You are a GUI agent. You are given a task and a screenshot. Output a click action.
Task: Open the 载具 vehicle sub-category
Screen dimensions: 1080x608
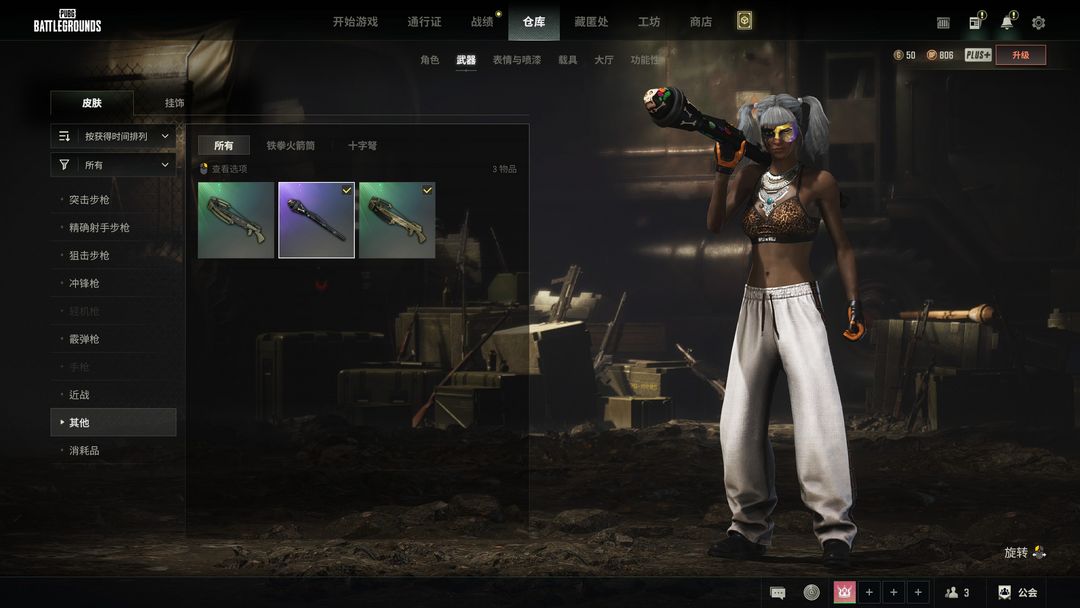tap(567, 60)
